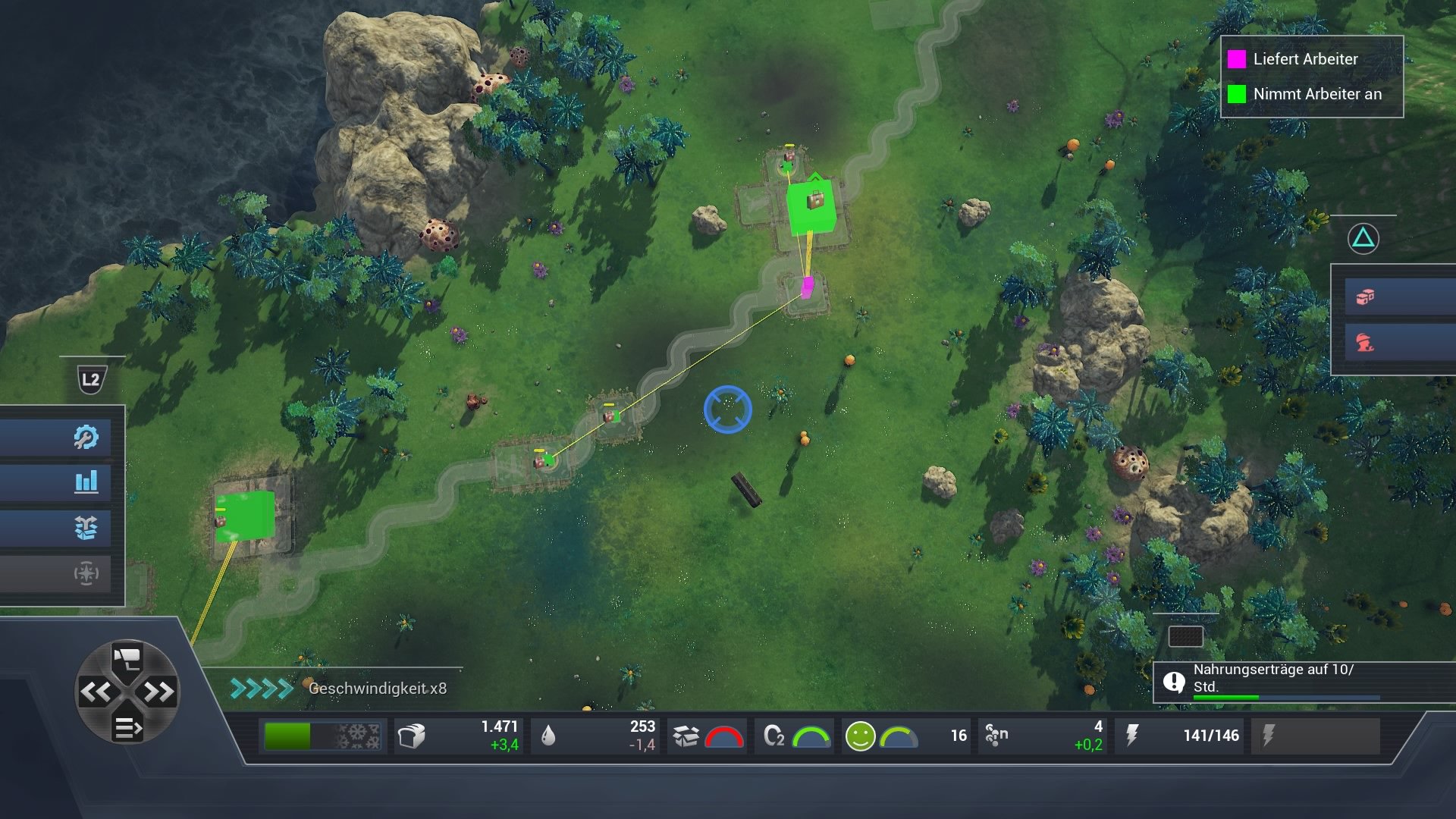Image resolution: width=1456 pixels, height=819 pixels.
Task: Click the resource distribution box icon
Action: coord(86,529)
